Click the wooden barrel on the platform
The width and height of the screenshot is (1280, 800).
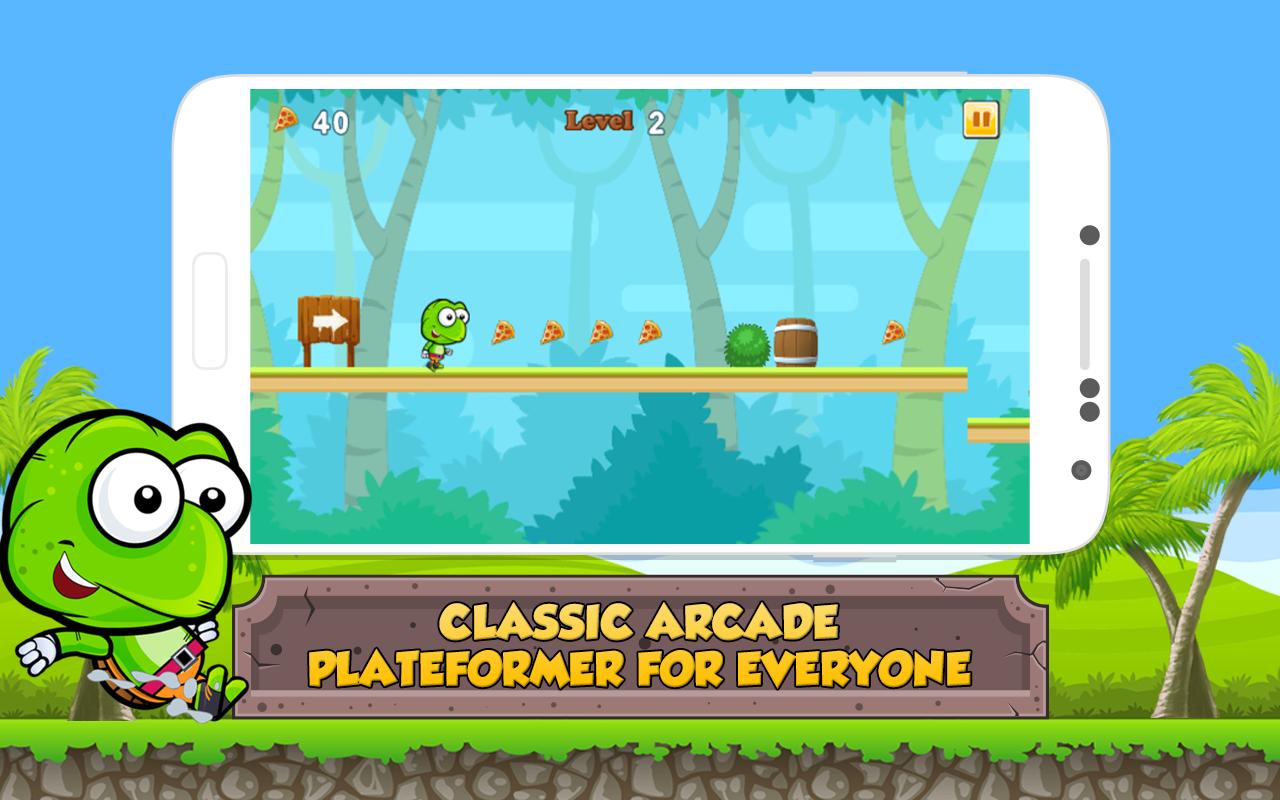click(x=797, y=342)
